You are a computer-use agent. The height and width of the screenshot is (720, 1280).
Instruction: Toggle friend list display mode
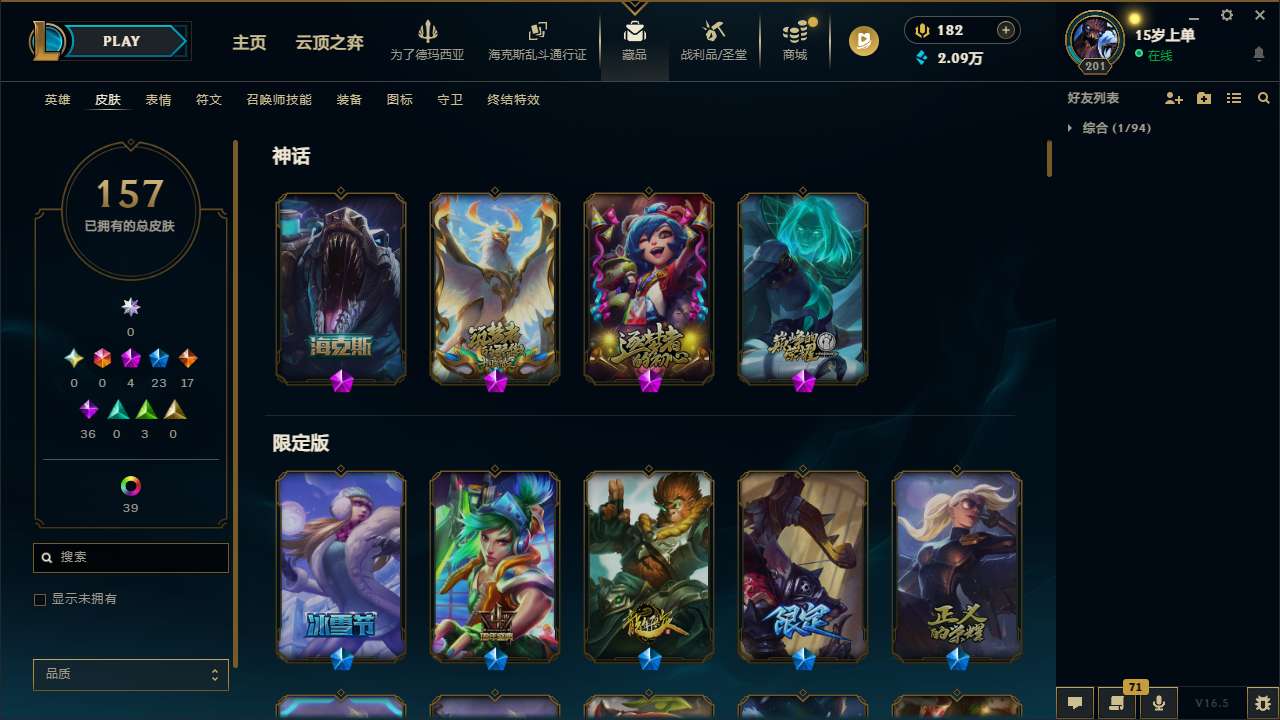coord(1233,98)
